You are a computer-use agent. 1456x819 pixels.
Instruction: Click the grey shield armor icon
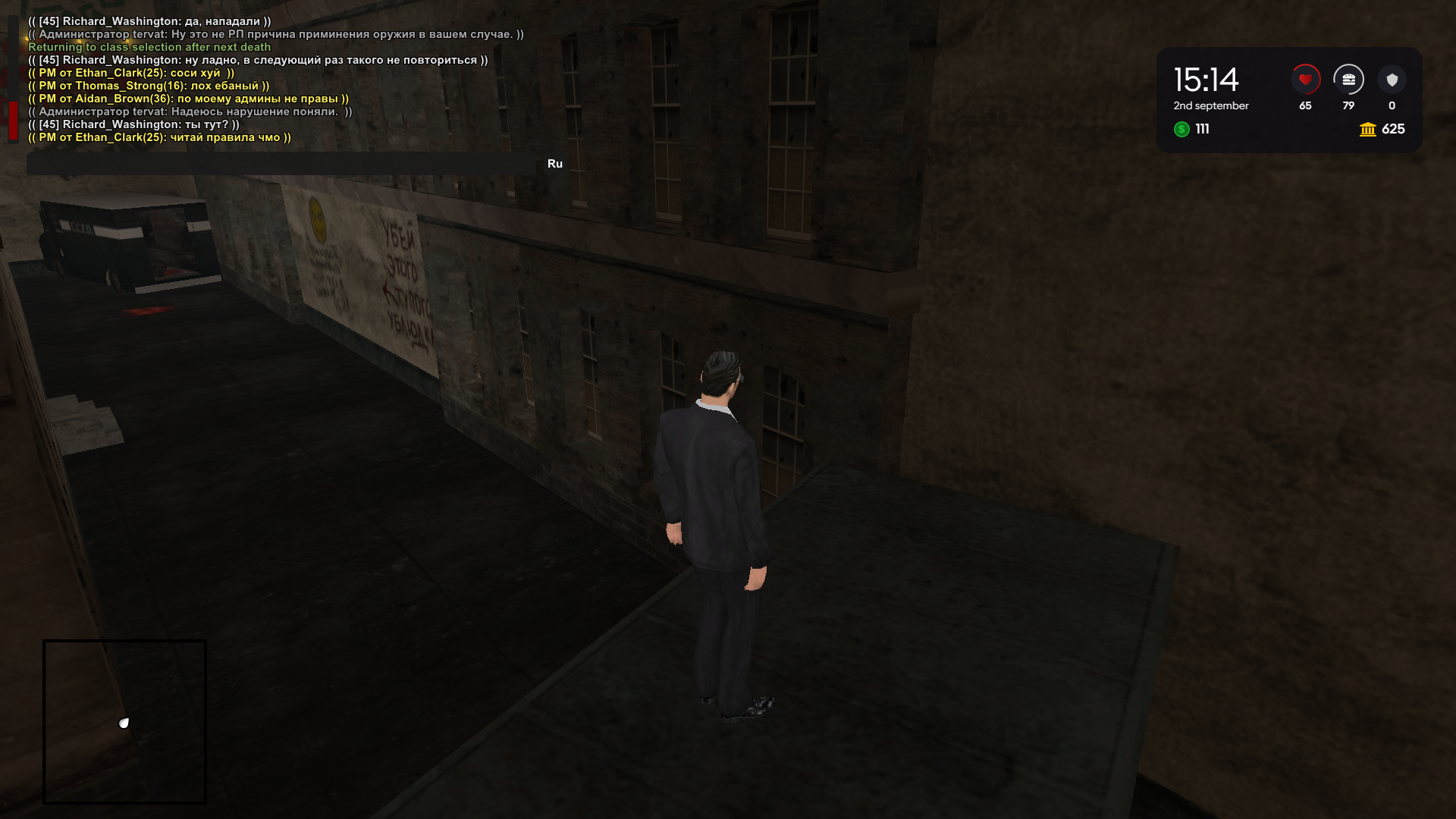coord(1392,80)
